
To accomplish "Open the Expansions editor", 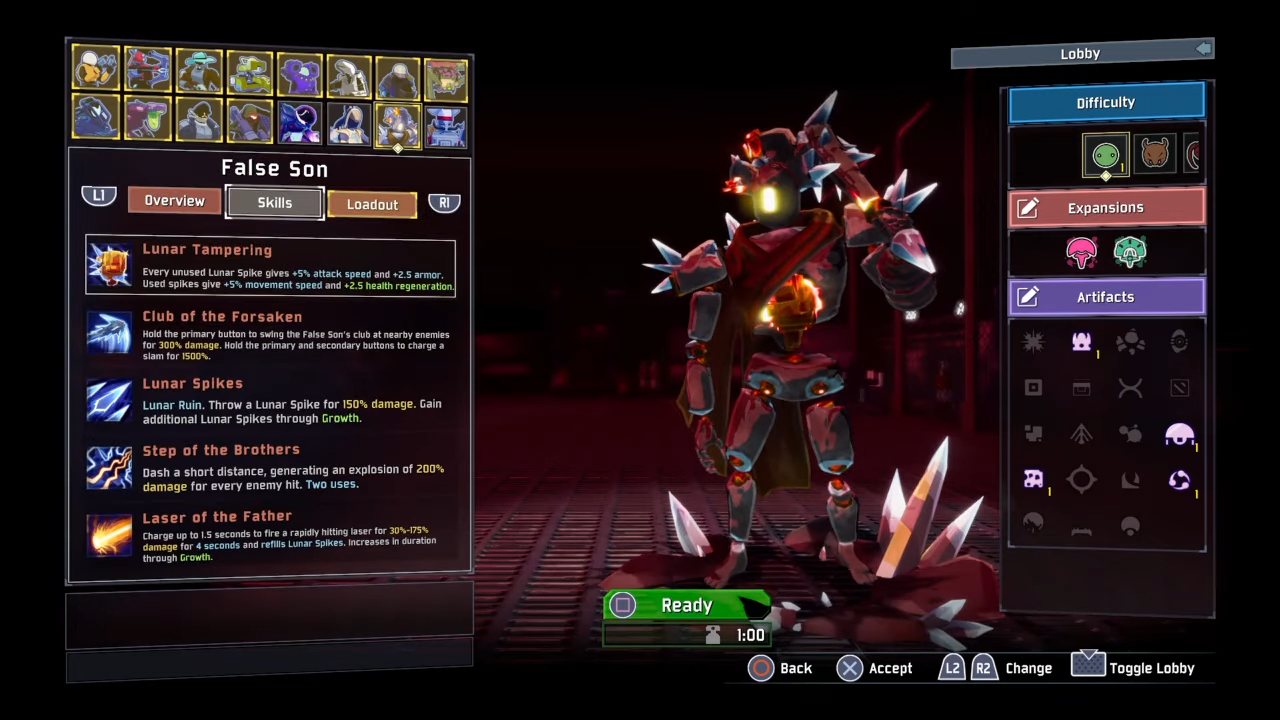I will [1106, 208].
